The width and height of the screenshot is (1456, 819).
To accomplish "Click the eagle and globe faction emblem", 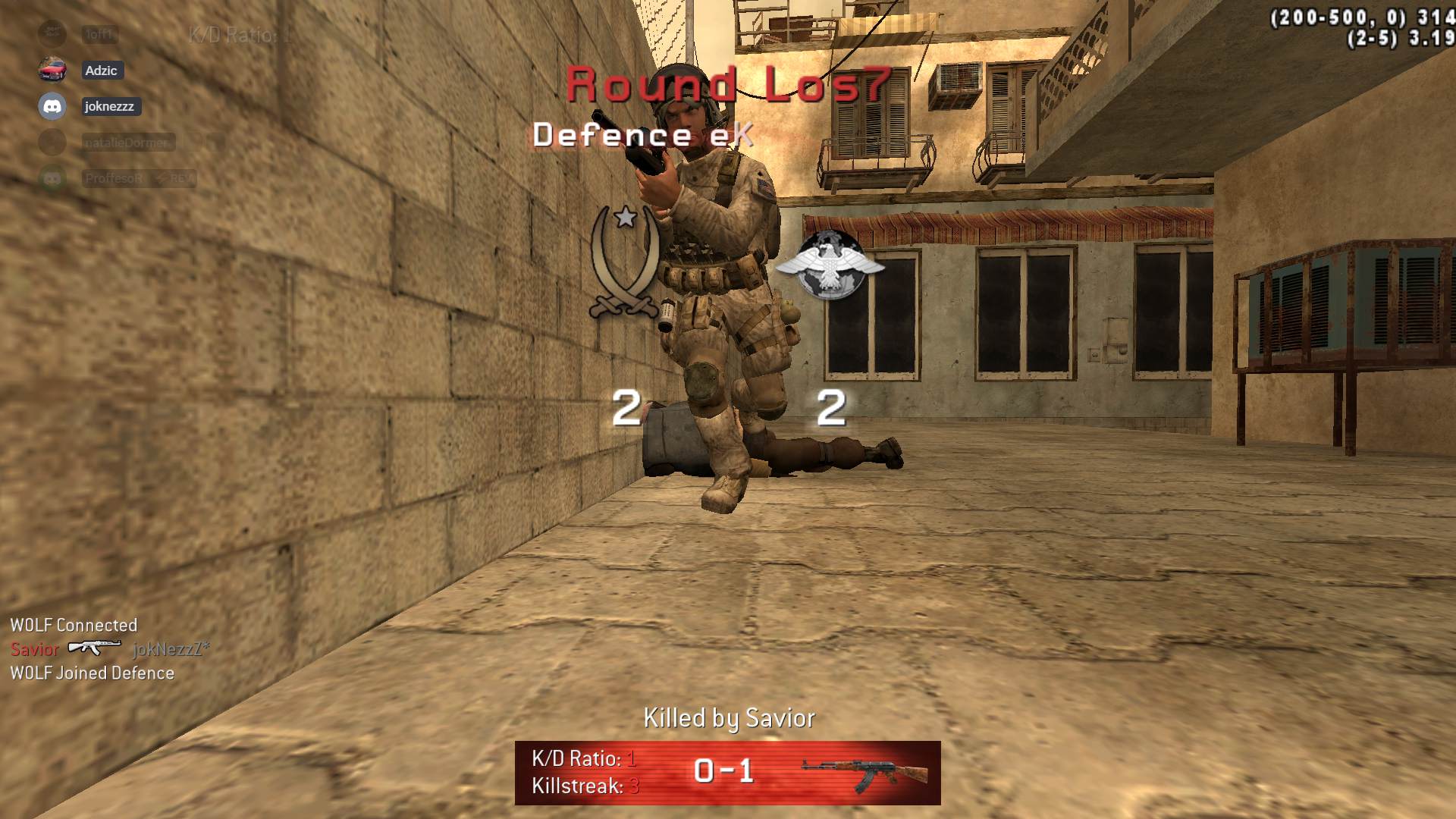I will tap(830, 265).
